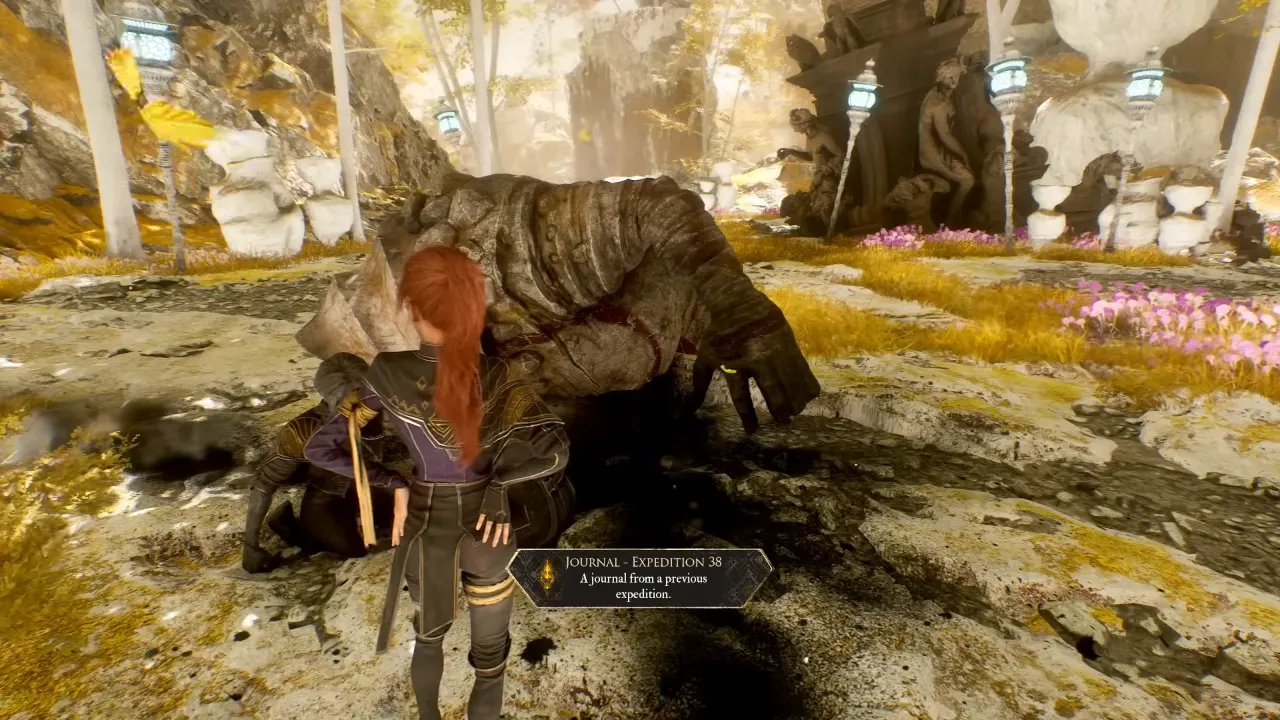Select the Journal - Expedition 38 prompt
This screenshot has width=1280, height=720.
pyautogui.click(x=640, y=578)
